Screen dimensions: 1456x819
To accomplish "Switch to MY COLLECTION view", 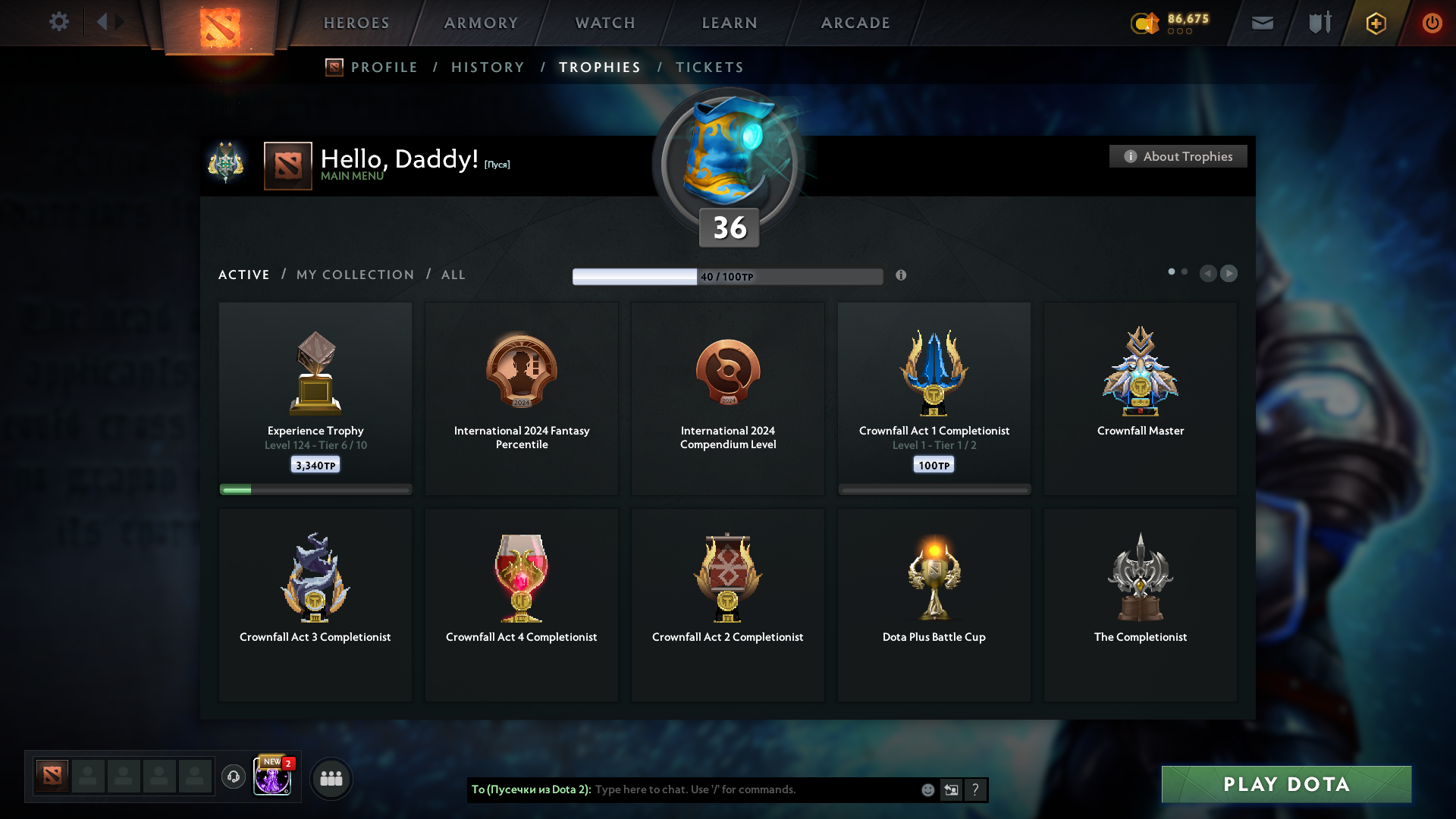I will point(354,275).
